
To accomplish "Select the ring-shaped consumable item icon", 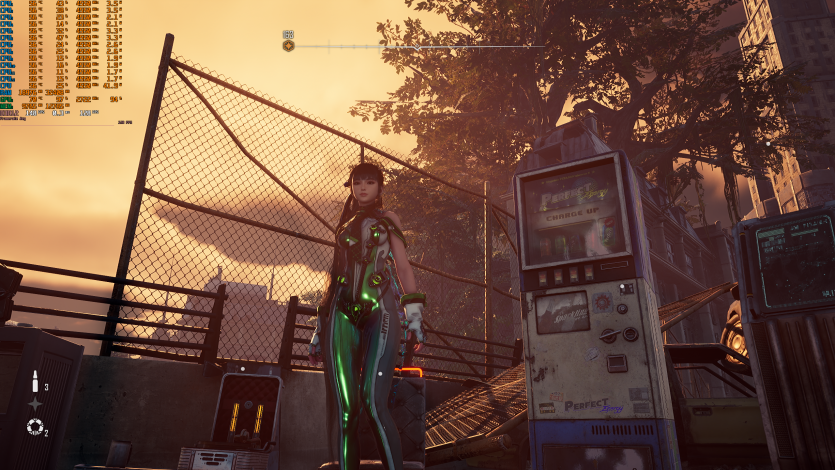I will [x=35, y=427].
